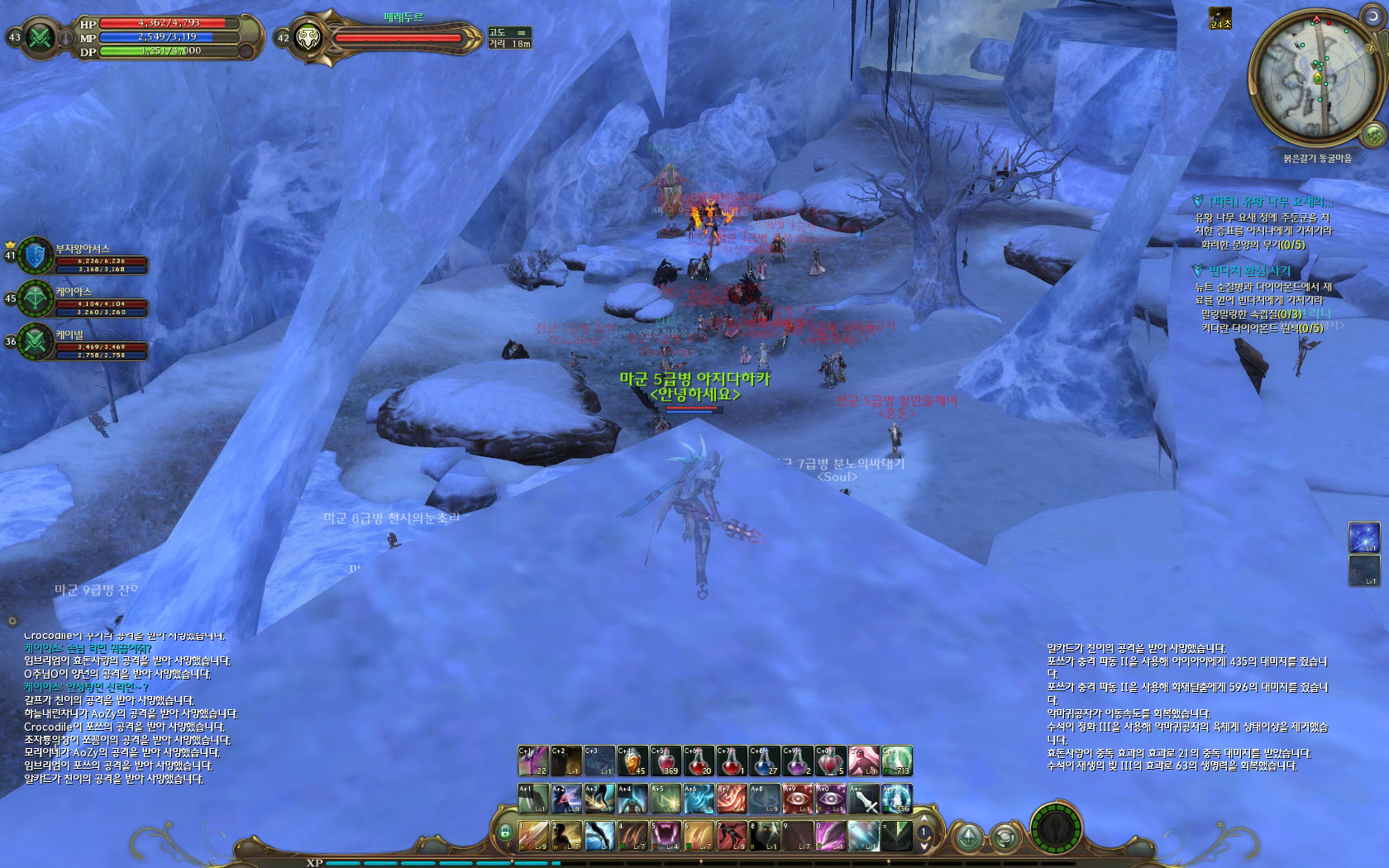Activate the sword icon skill in slot A+-
Image resolution: width=1389 pixels, height=868 pixels.
(x=863, y=799)
